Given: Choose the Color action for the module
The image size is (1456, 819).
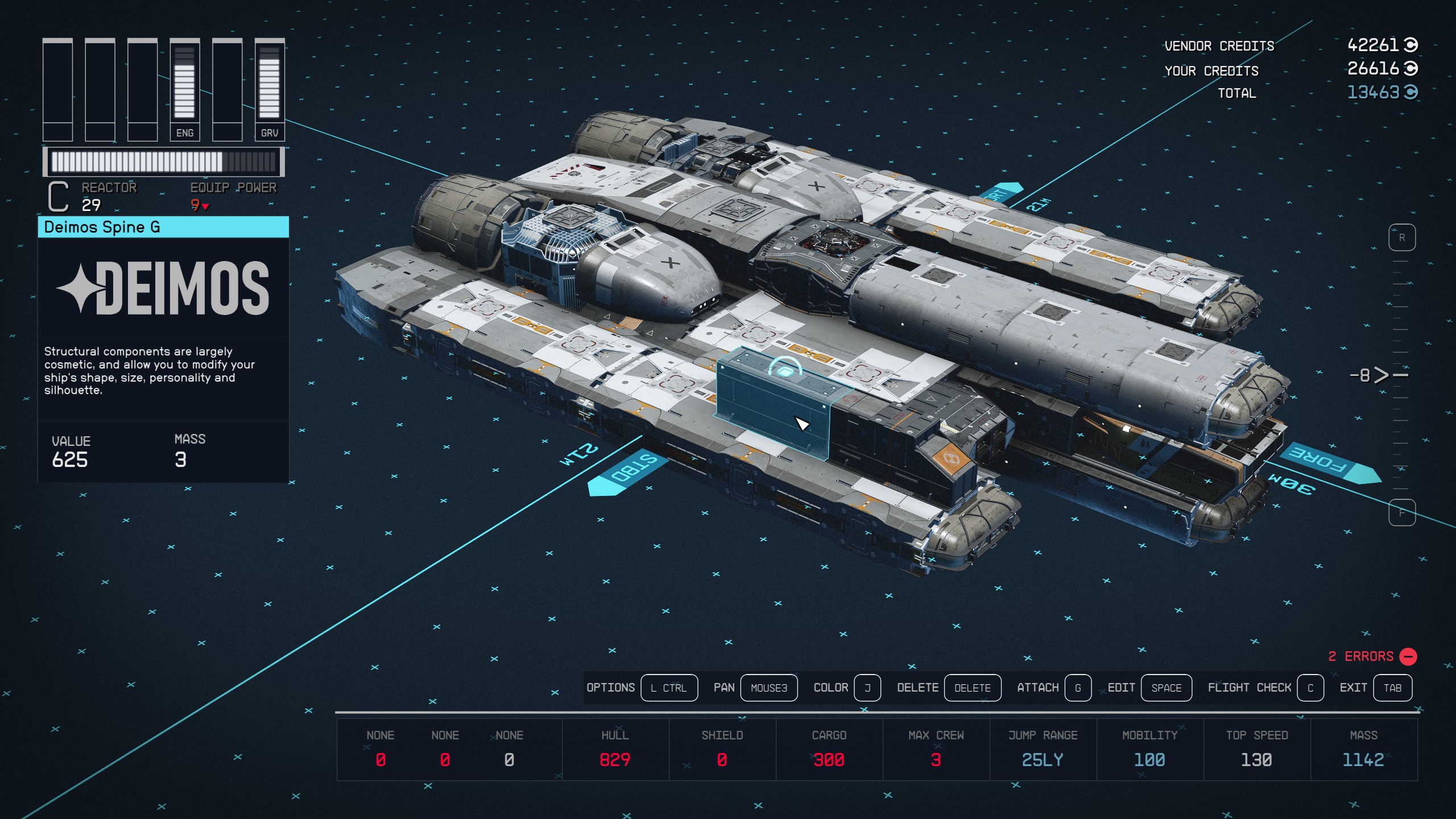Looking at the screenshot, I should coord(867,688).
